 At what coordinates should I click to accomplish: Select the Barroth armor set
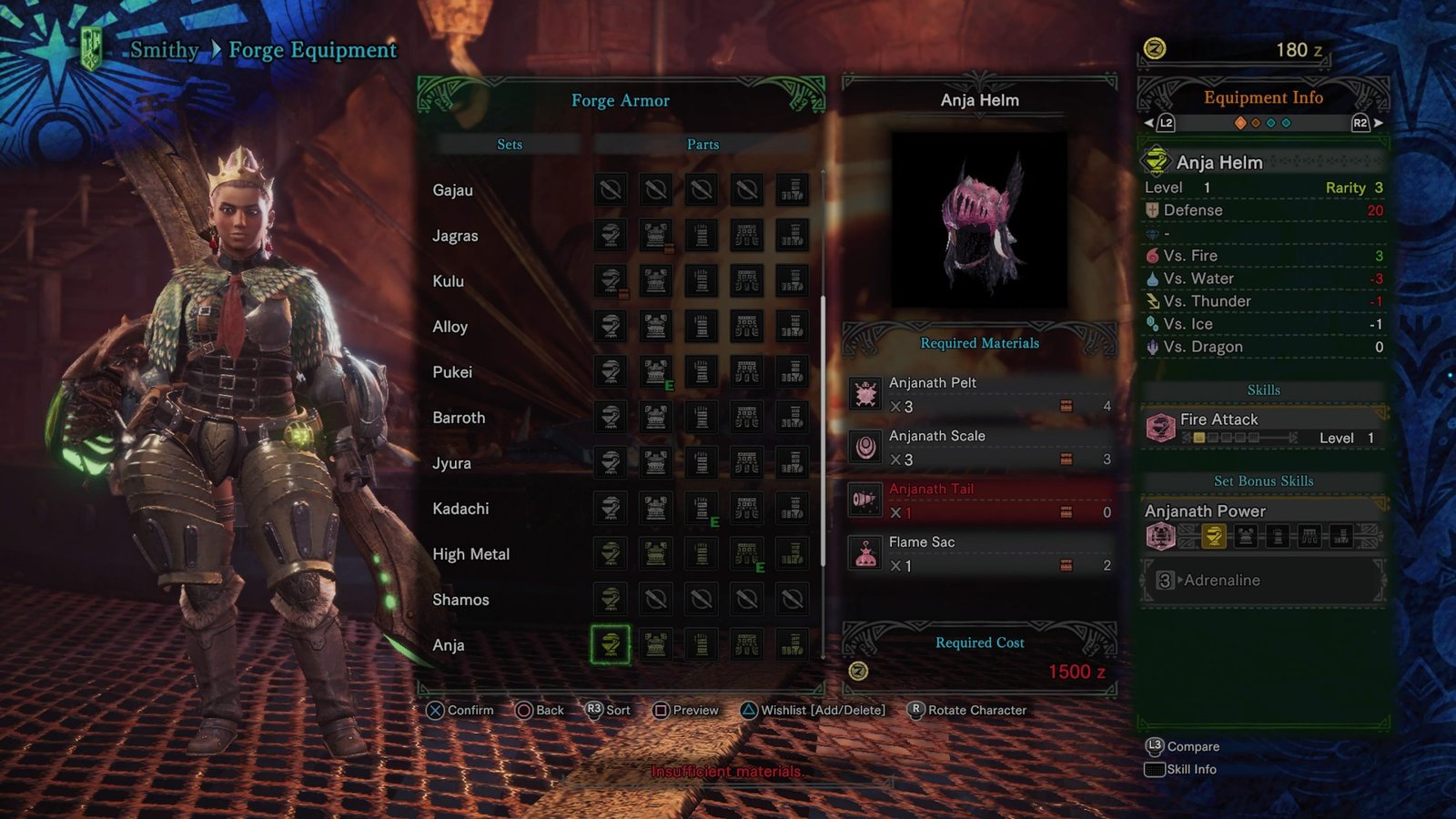click(x=459, y=418)
